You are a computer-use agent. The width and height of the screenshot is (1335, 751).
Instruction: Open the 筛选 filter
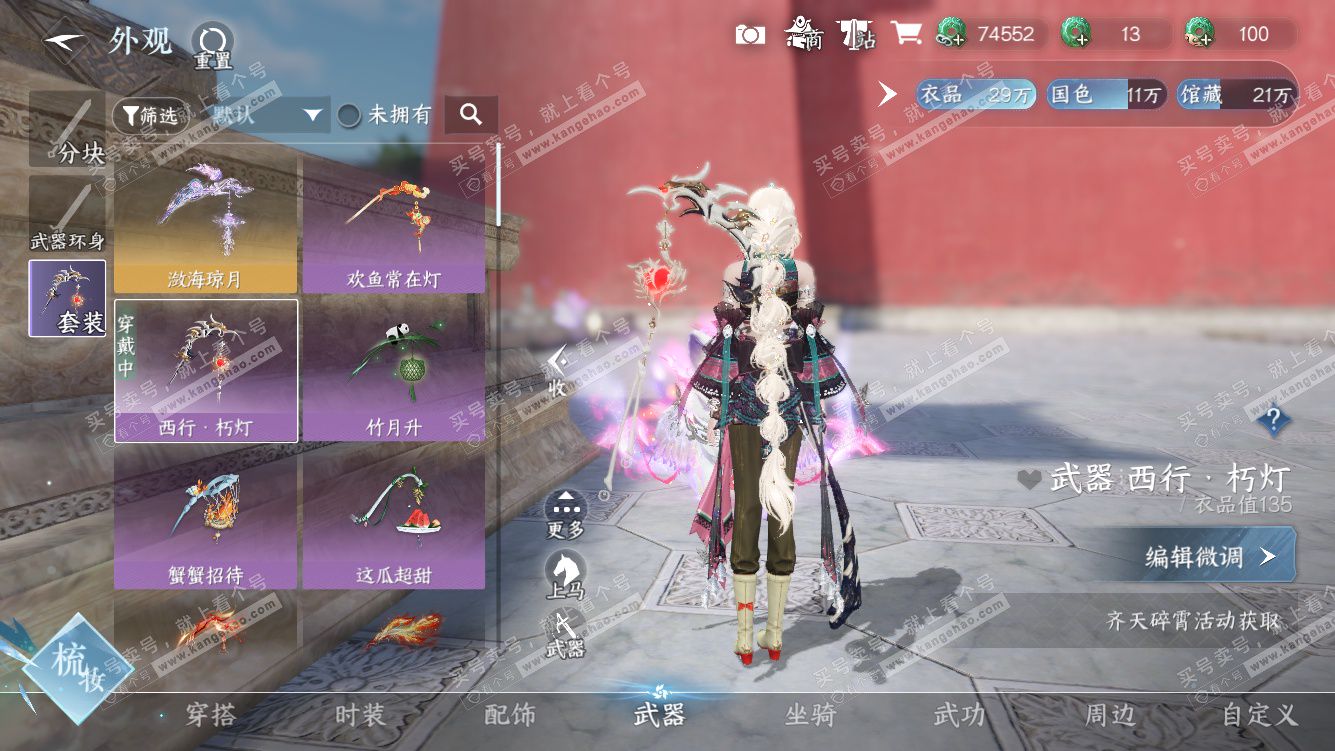(150, 116)
